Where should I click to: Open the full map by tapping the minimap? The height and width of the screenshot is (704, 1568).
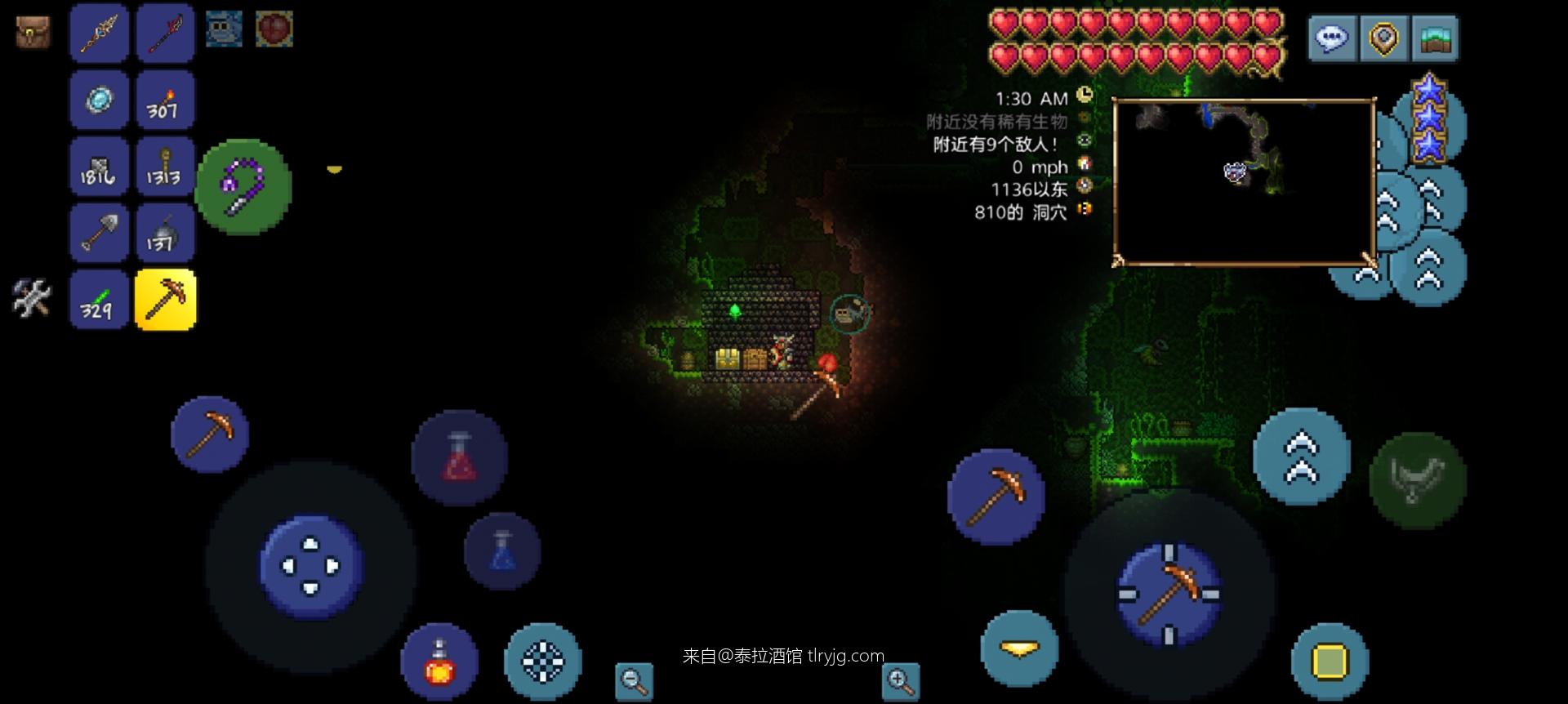(1245, 180)
